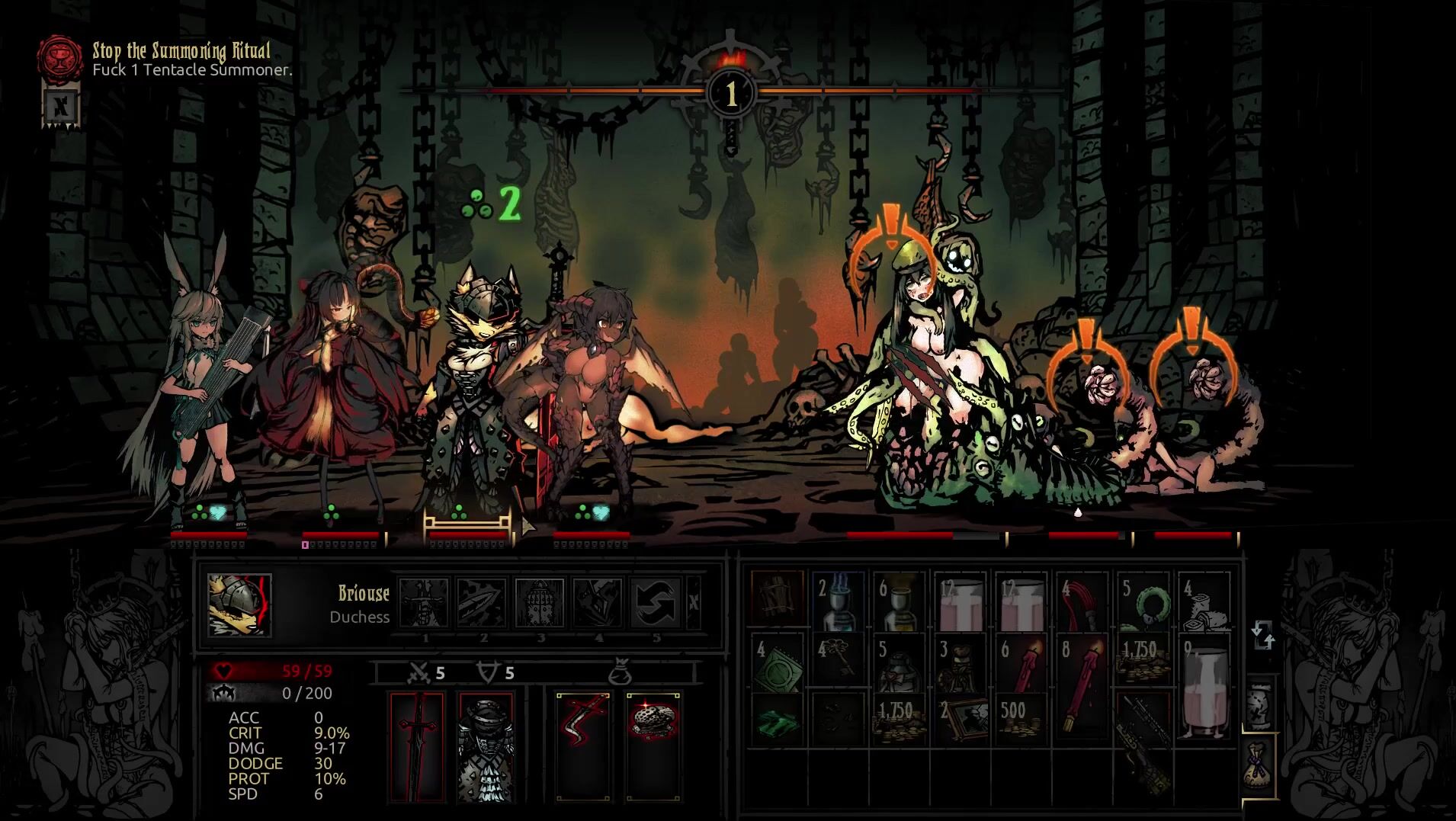
Task: Use the red whip item stack of 4
Action: [1082, 601]
